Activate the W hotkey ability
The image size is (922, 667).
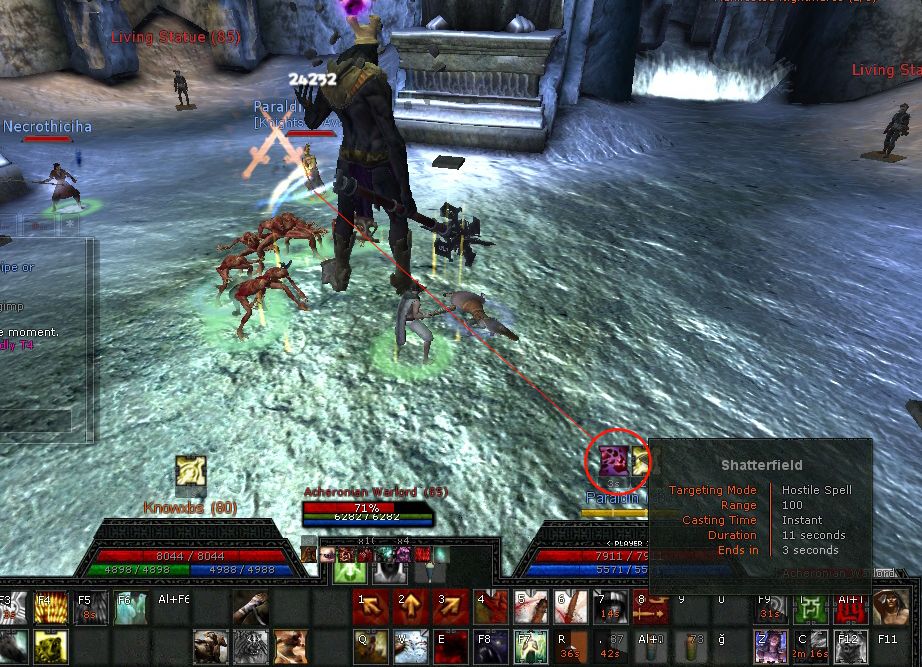tap(409, 646)
